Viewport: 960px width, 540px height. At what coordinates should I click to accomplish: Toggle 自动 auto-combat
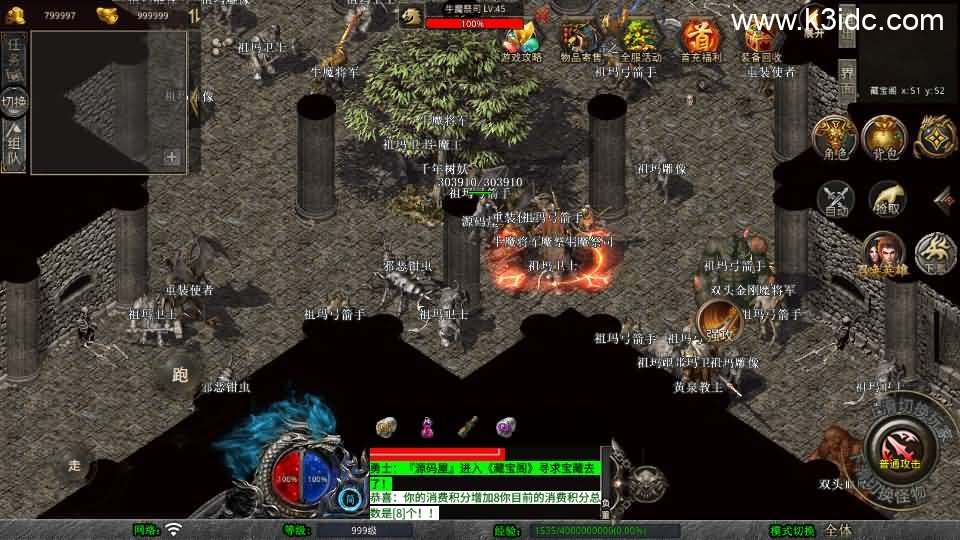837,199
